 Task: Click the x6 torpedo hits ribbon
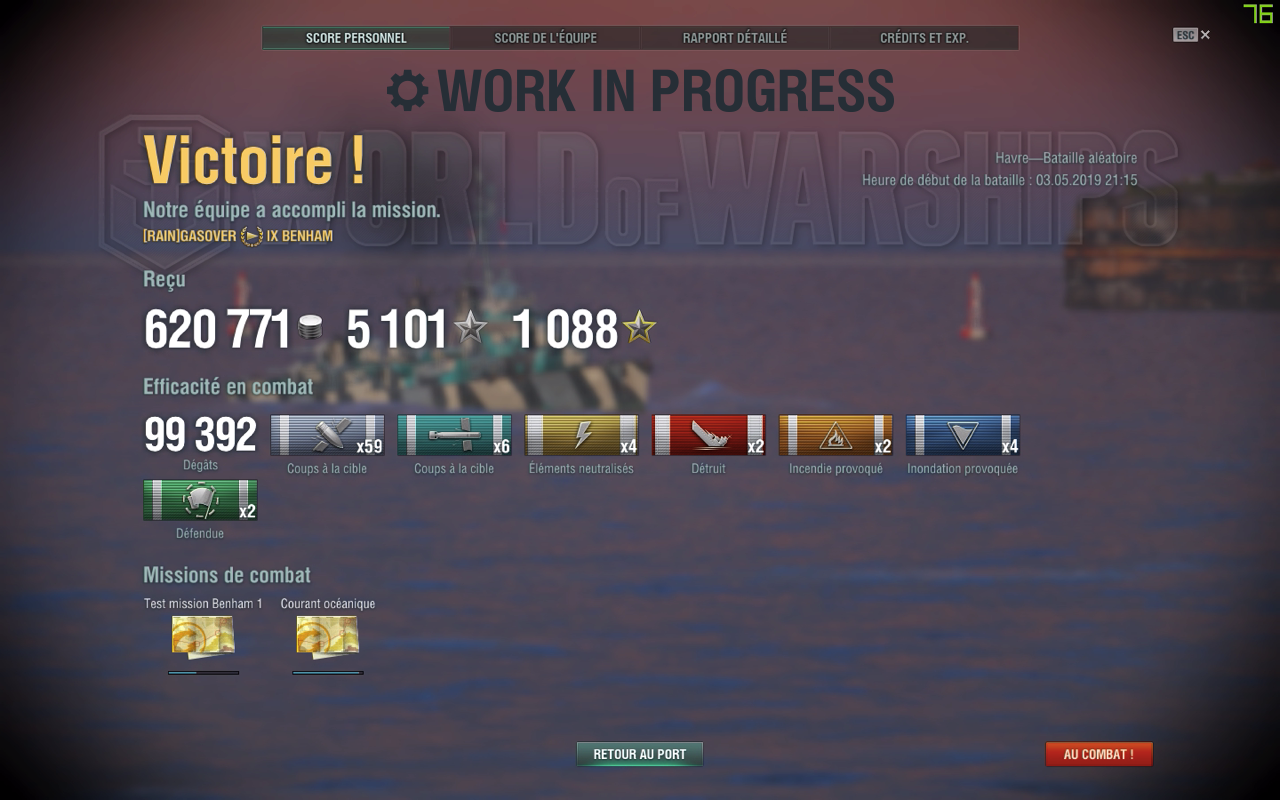pyautogui.click(x=454, y=436)
